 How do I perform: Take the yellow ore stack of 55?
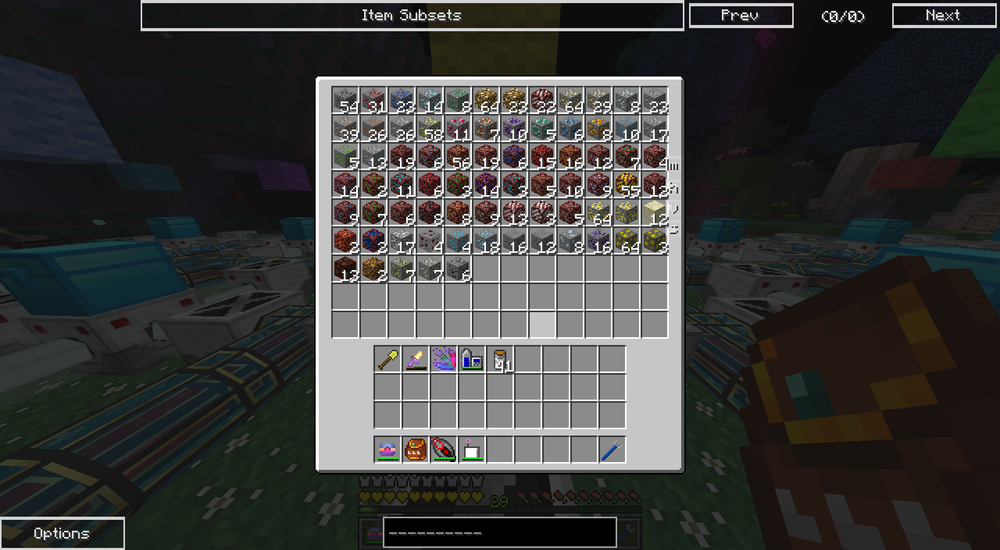[x=626, y=184]
